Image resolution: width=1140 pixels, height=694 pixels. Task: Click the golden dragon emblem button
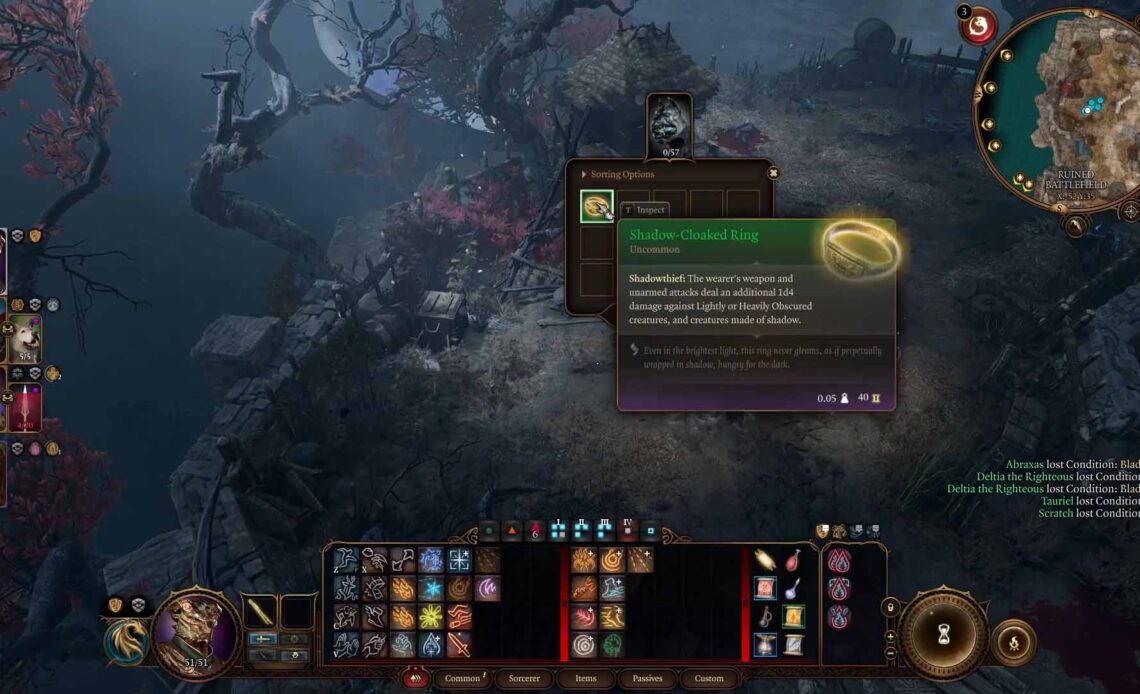(x=125, y=641)
